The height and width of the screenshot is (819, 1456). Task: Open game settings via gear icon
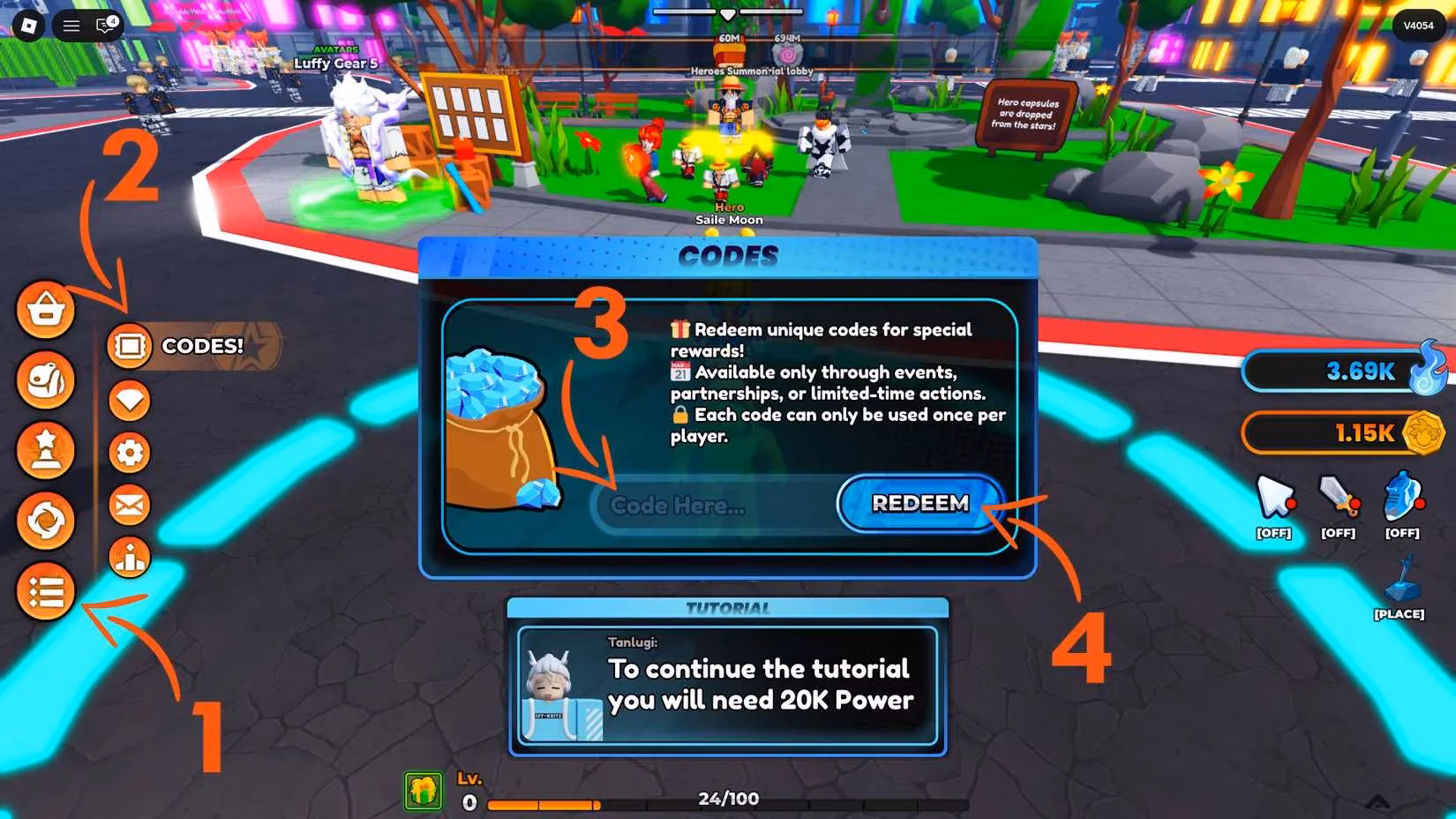(x=129, y=452)
